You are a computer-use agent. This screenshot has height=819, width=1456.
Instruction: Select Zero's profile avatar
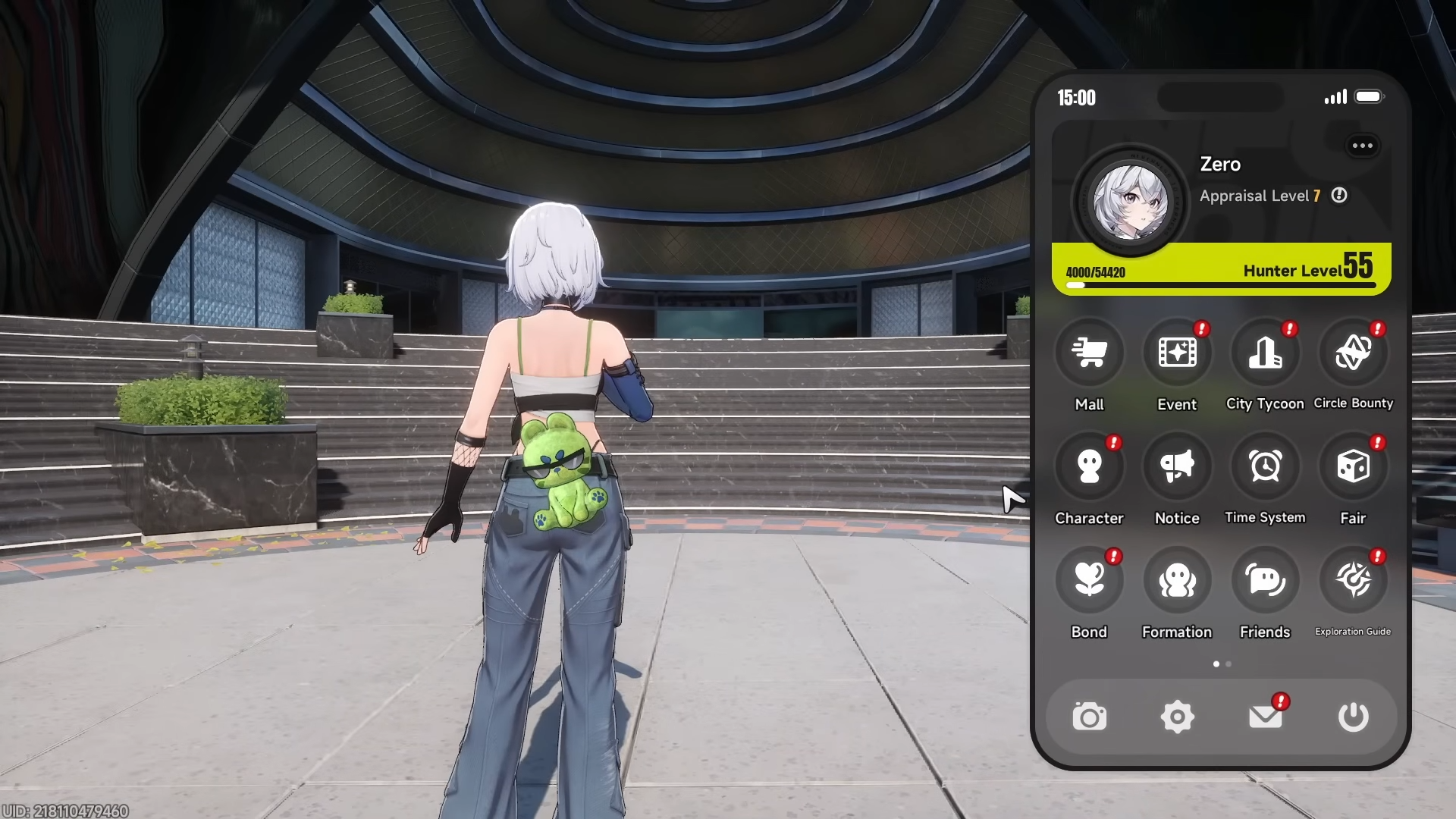pyautogui.click(x=1130, y=202)
